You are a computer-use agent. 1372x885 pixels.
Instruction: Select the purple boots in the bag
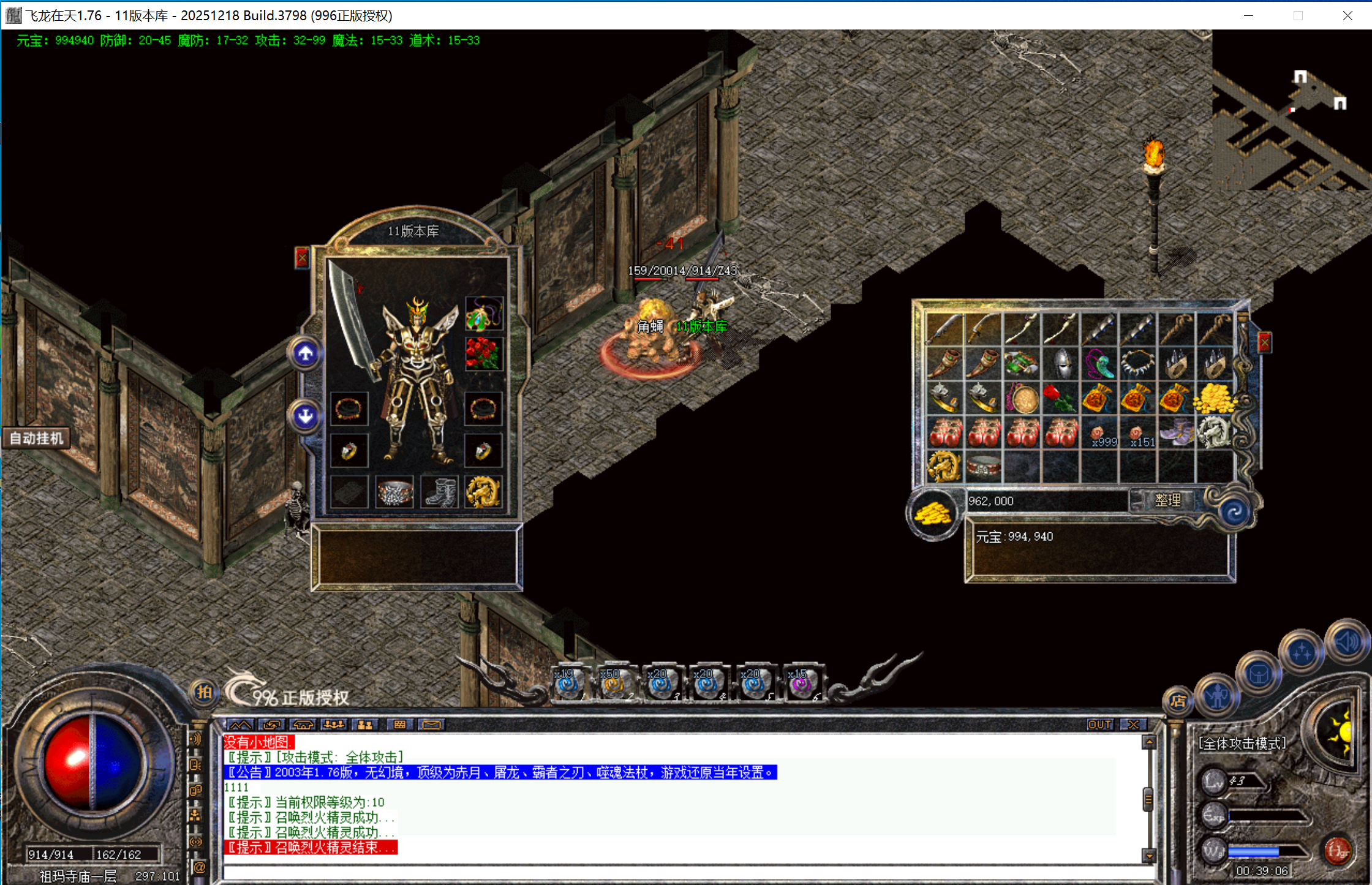(1176, 432)
